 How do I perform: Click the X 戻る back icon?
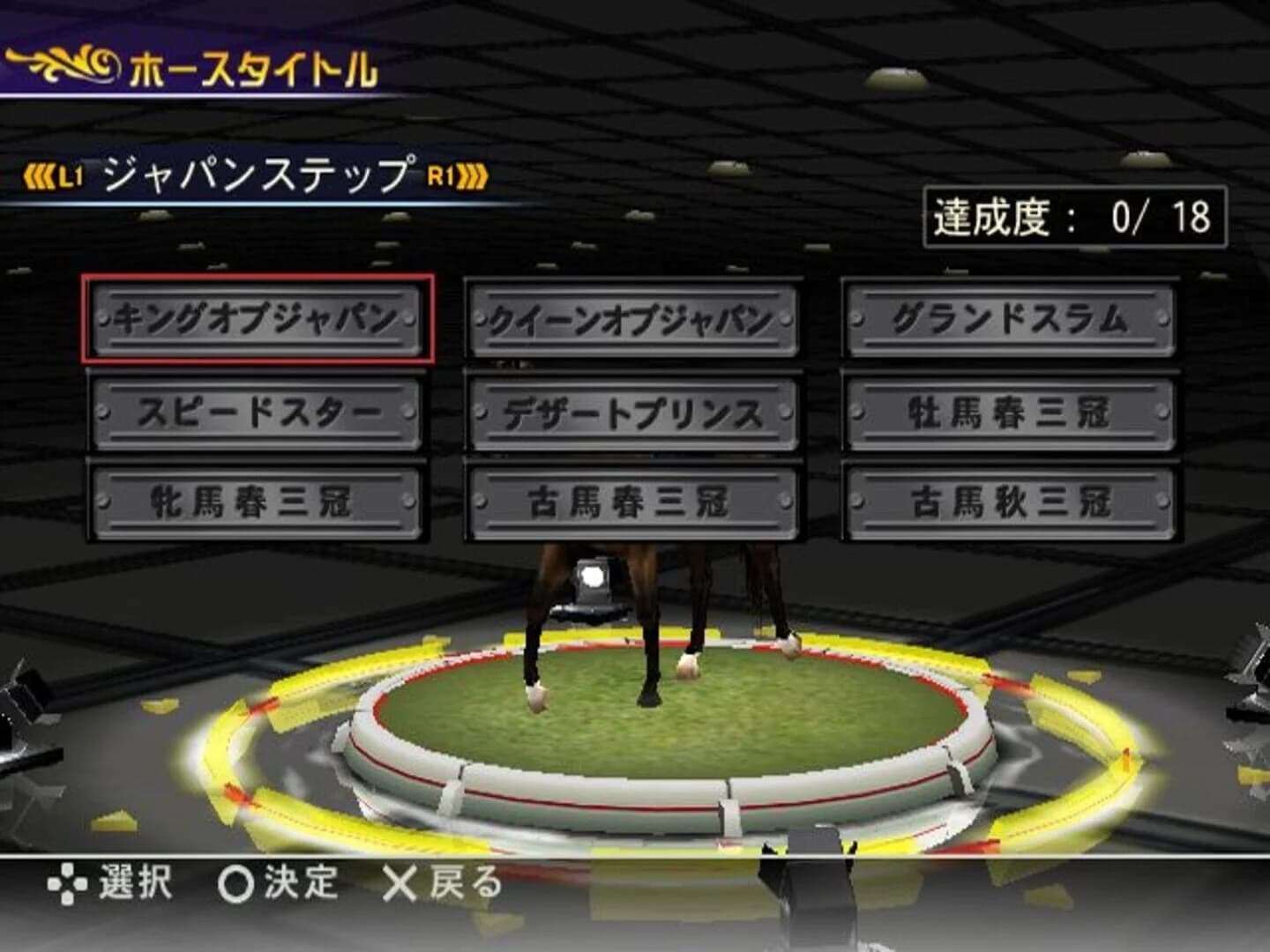[x=399, y=881]
